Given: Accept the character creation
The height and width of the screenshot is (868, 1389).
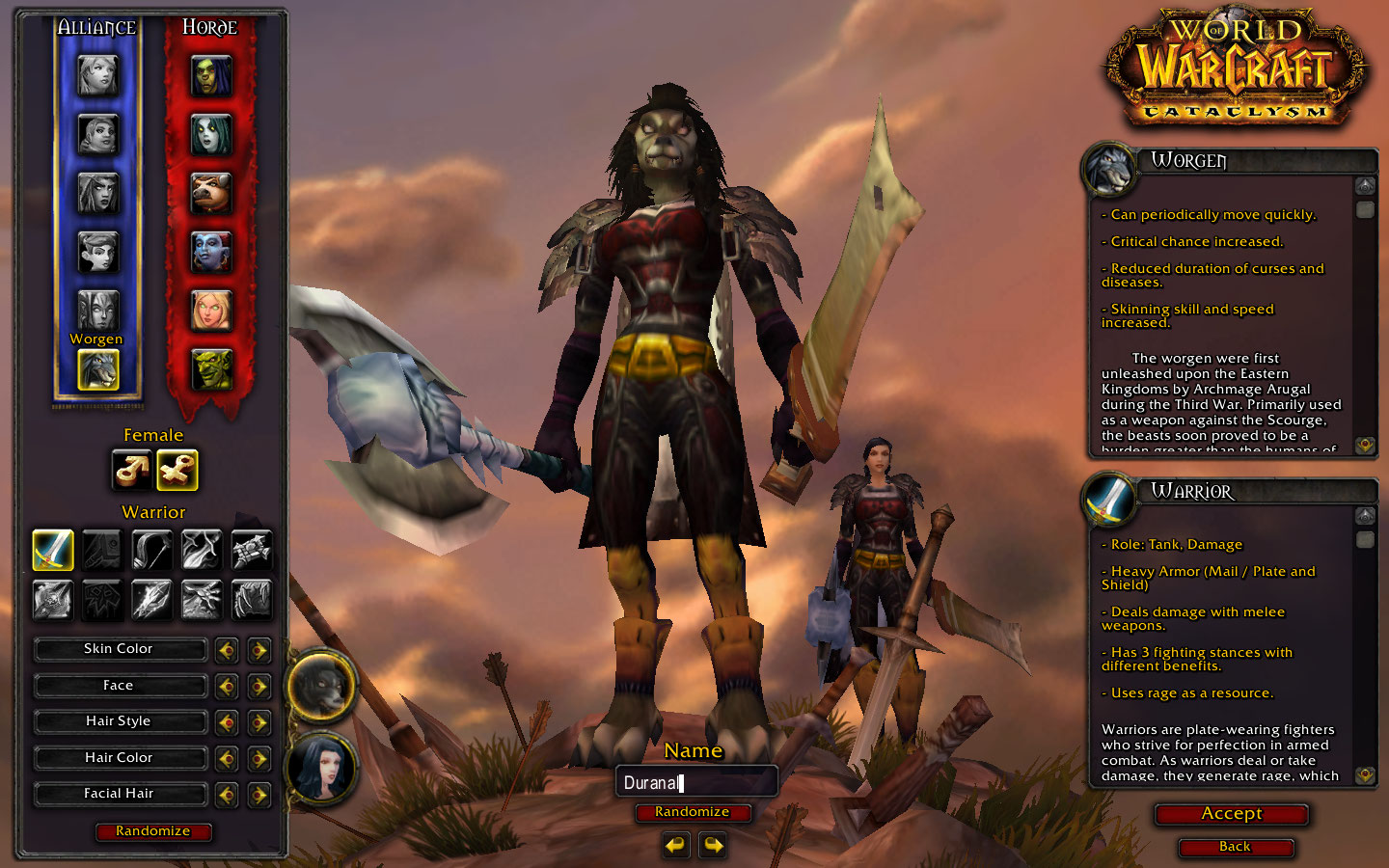Looking at the screenshot, I should (x=1231, y=814).
